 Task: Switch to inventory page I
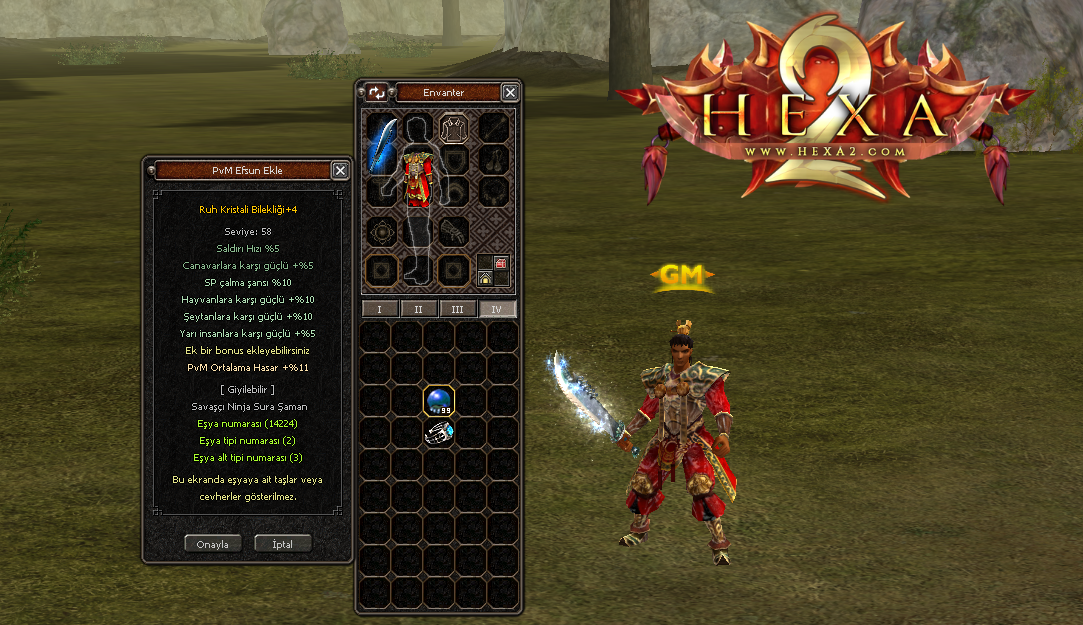point(378,309)
